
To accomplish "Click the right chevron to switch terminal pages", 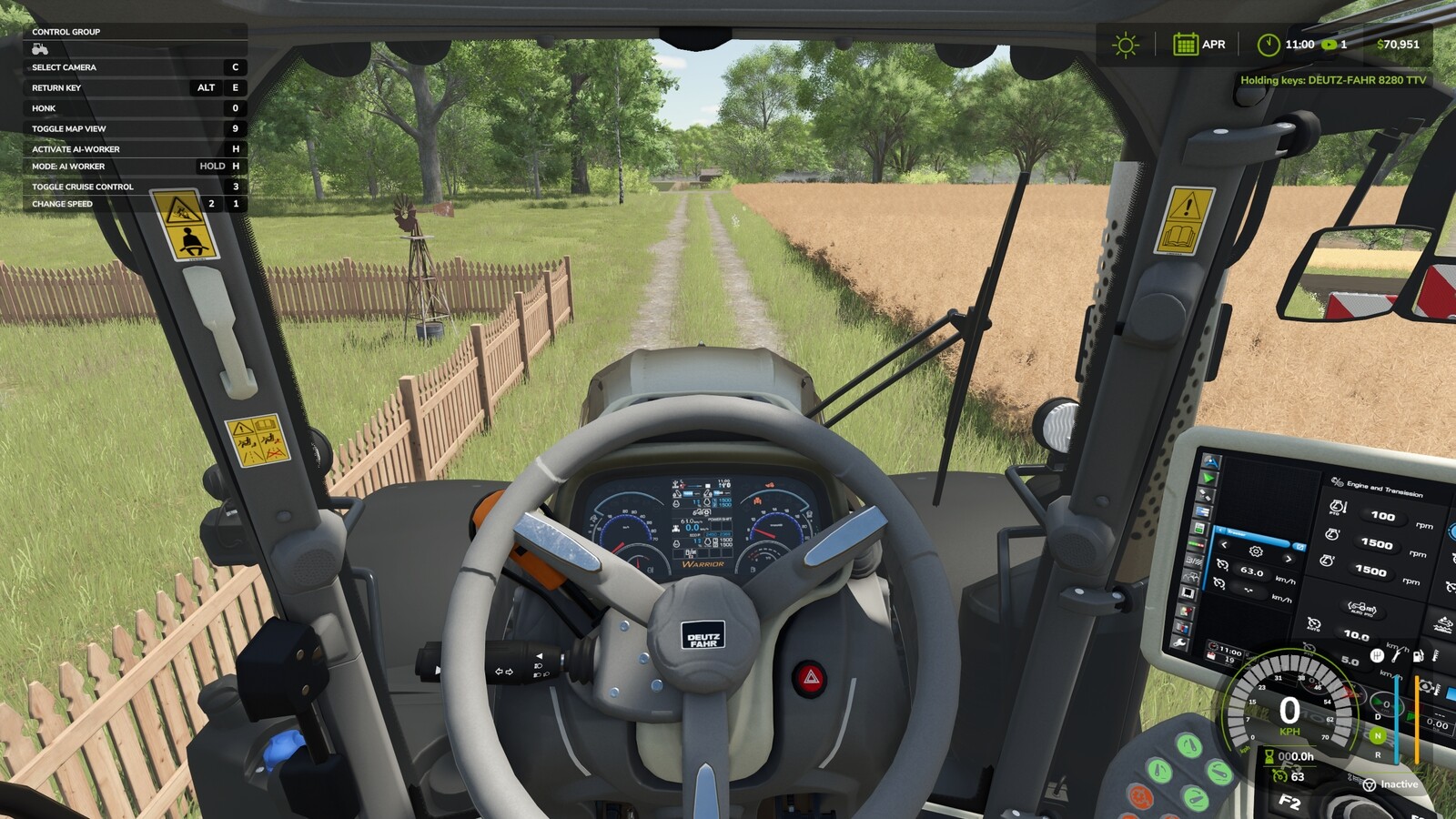I will [x=1289, y=560].
